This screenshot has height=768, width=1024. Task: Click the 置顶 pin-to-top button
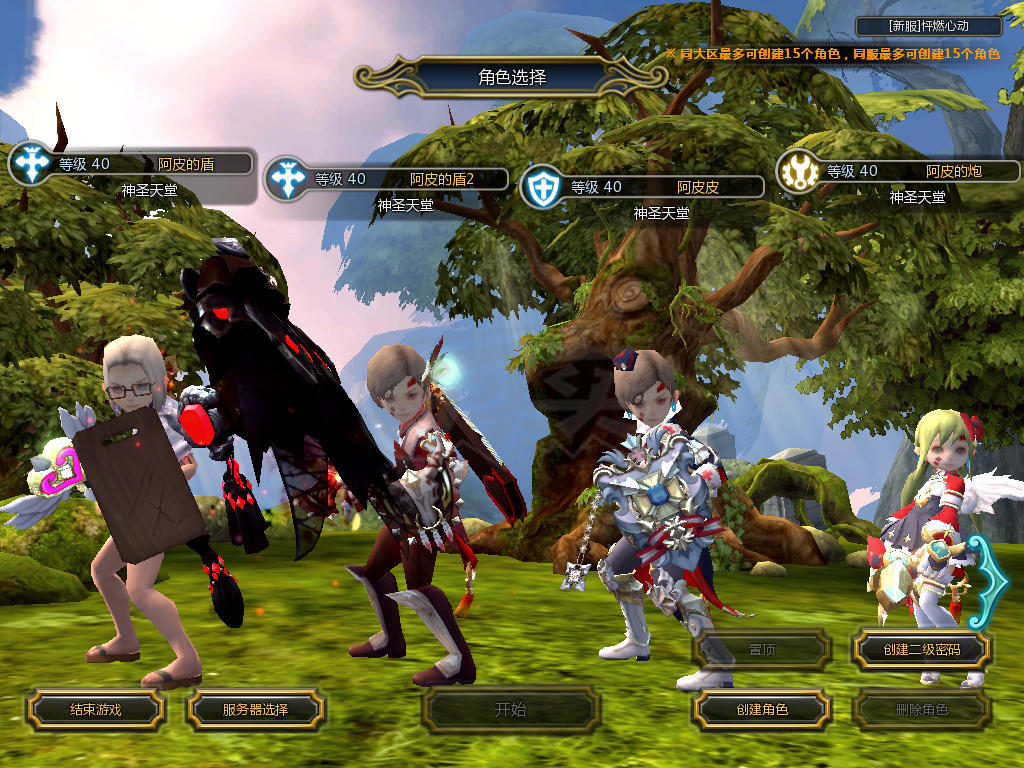coord(762,650)
